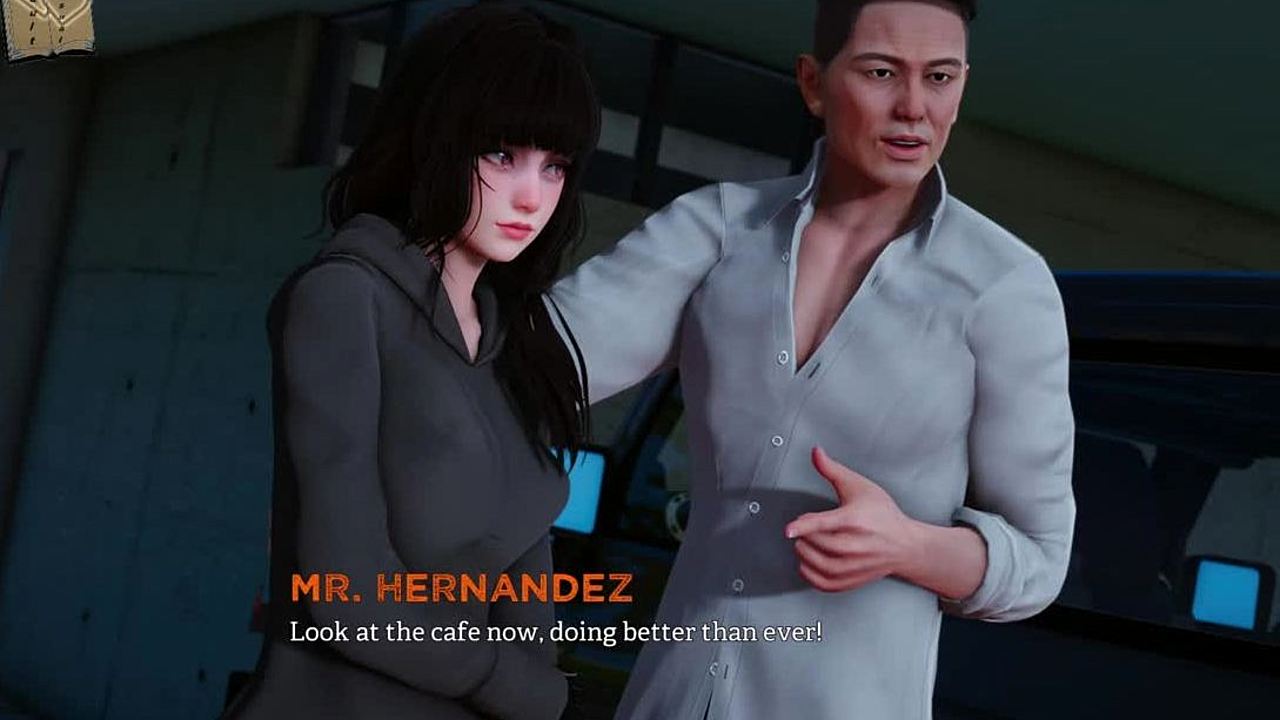
Task: Open the journal book icon
Action: click(48, 28)
